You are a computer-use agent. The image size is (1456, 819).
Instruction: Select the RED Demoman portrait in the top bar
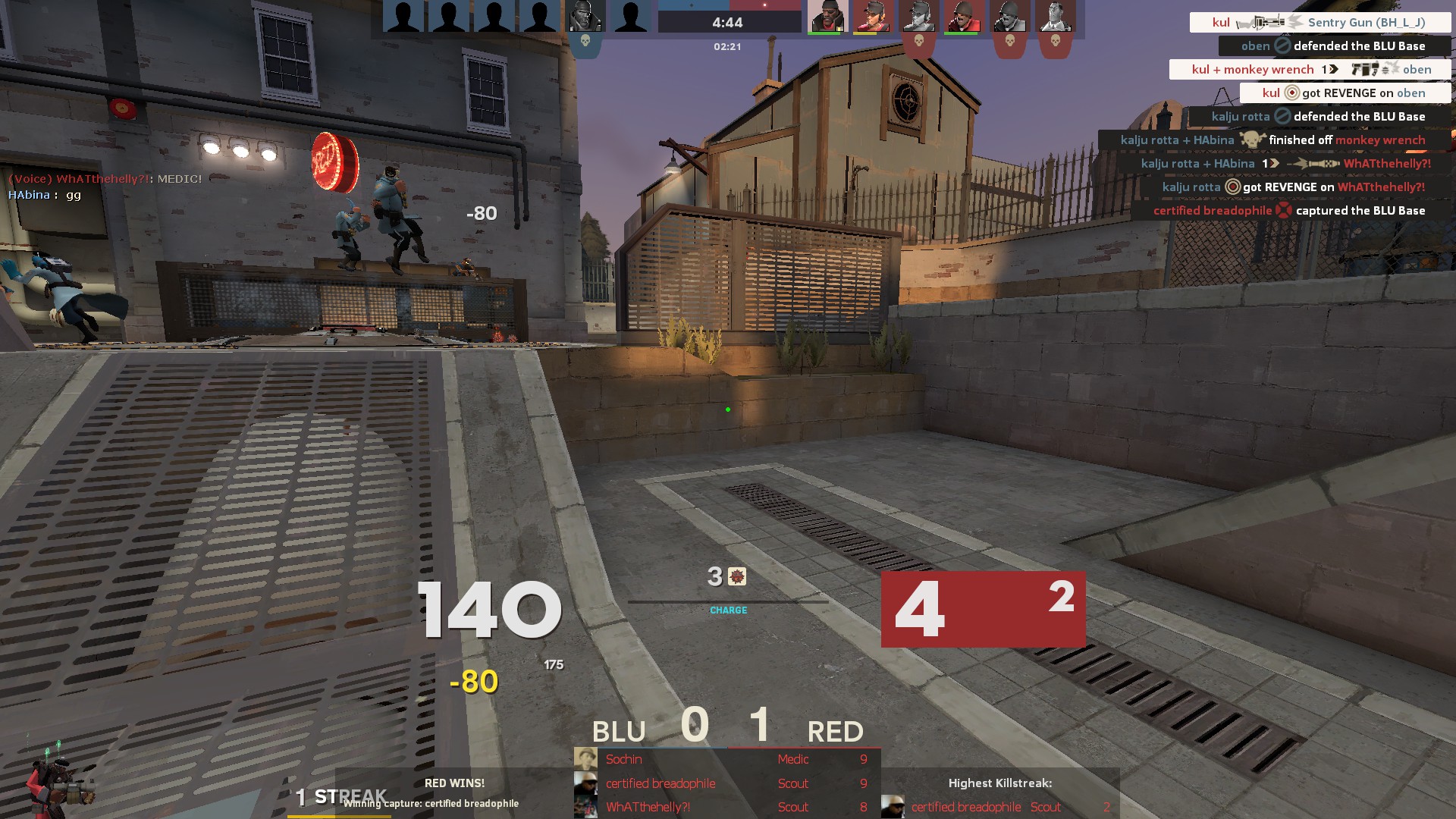[827, 17]
